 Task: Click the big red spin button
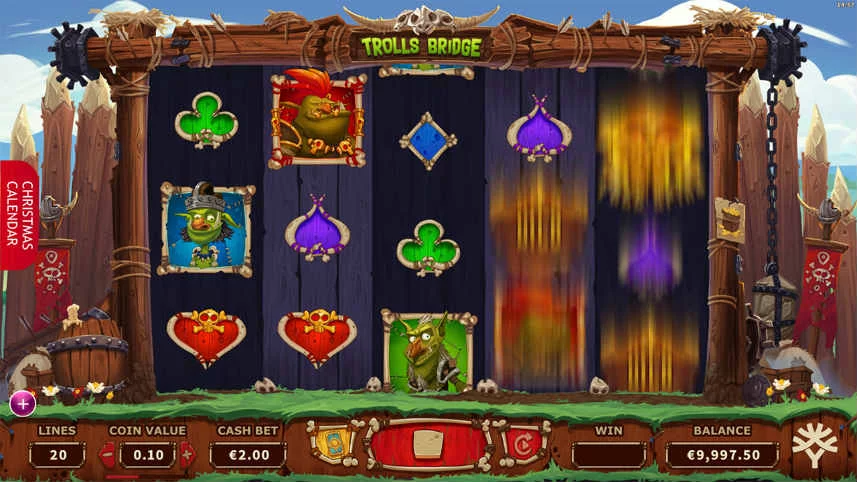click(x=427, y=444)
